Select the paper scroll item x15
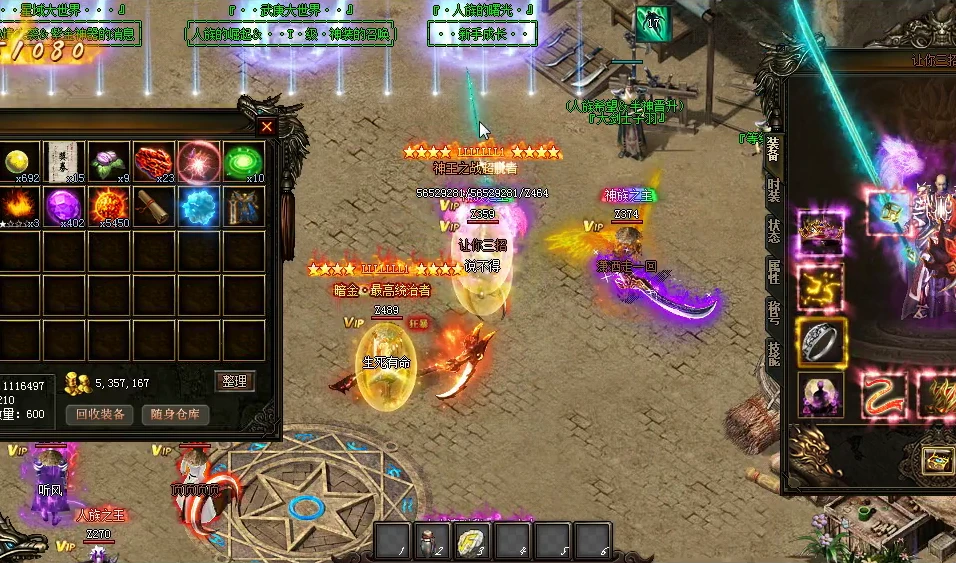This screenshot has width=956, height=563. pyautogui.click(x=63, y=161)
